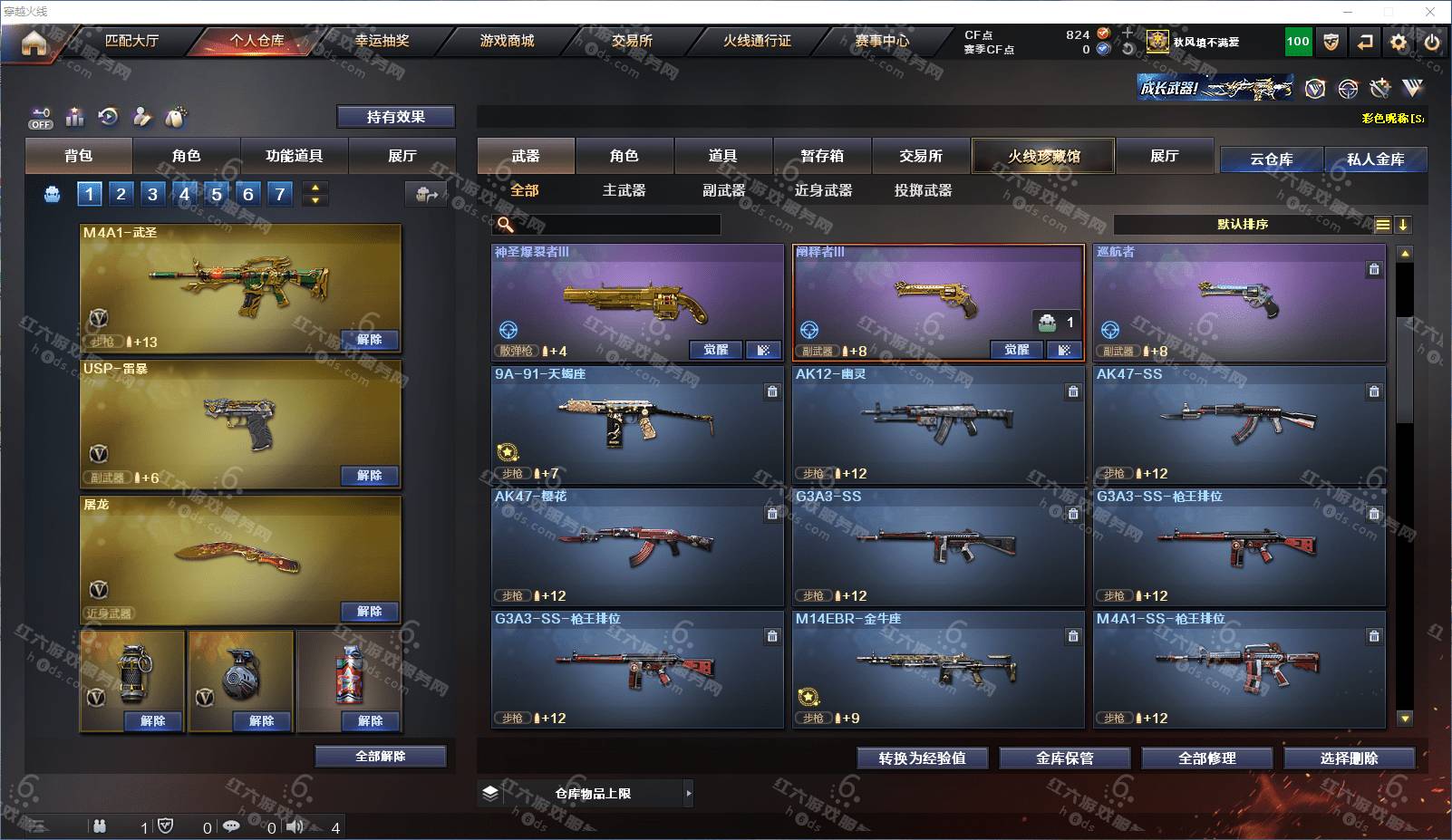The height and width of the screenshot is (840, 1452).
Task: Click 全部解除 to unequip everything
Action: (x=381, y=757)
